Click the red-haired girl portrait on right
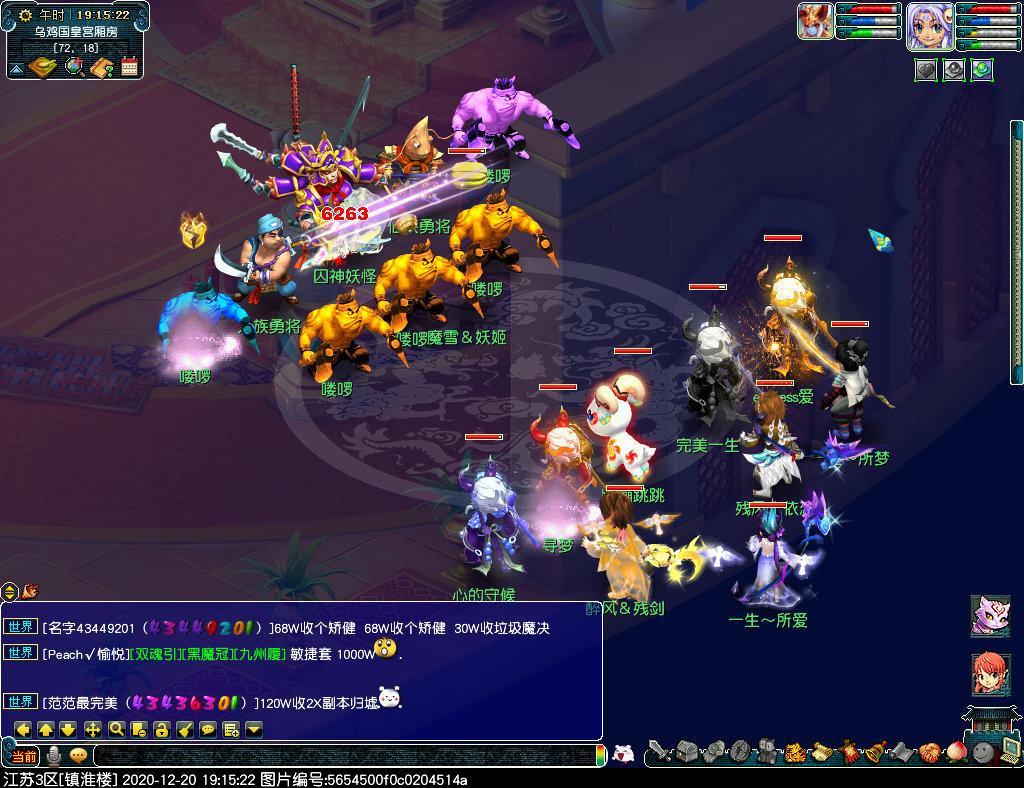 tap(989, 675)
